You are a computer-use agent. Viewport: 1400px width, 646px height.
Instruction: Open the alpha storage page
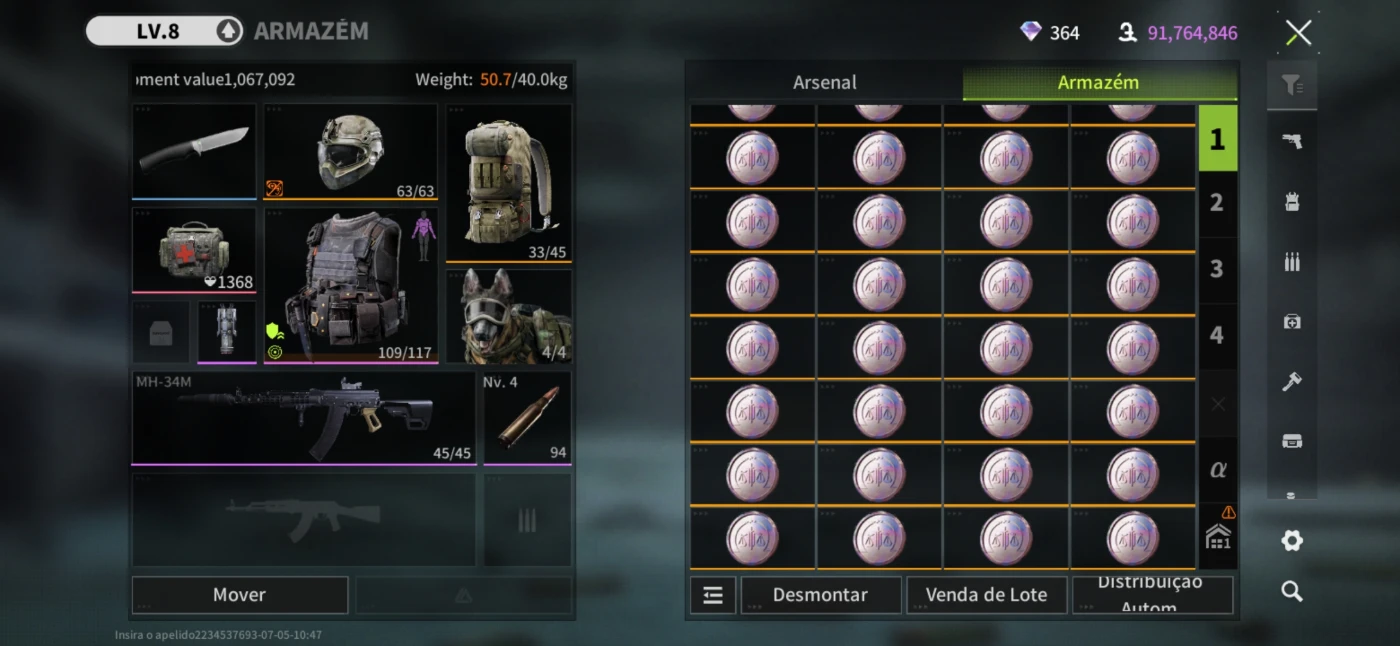click(x=1217, y=469)
